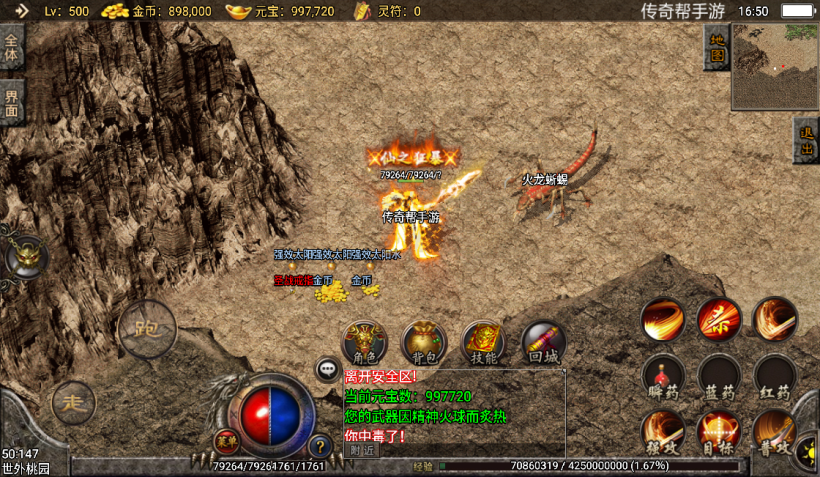Image resolution: width=820 pixels, height=477 pixels.
Task: Open the 背包 backpack inventory
Action: point(424,342)
